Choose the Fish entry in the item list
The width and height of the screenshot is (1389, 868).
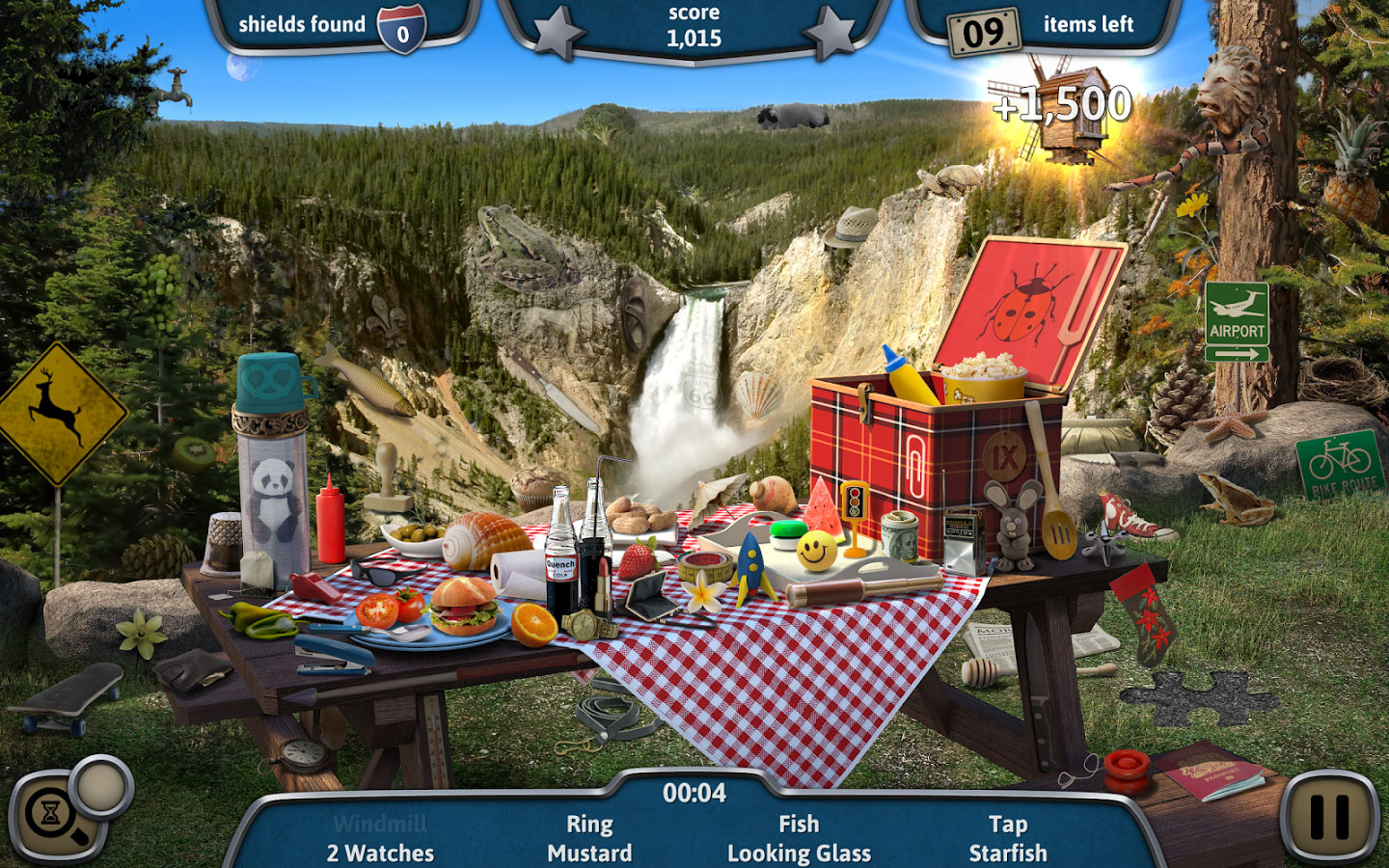click(799, 825)
